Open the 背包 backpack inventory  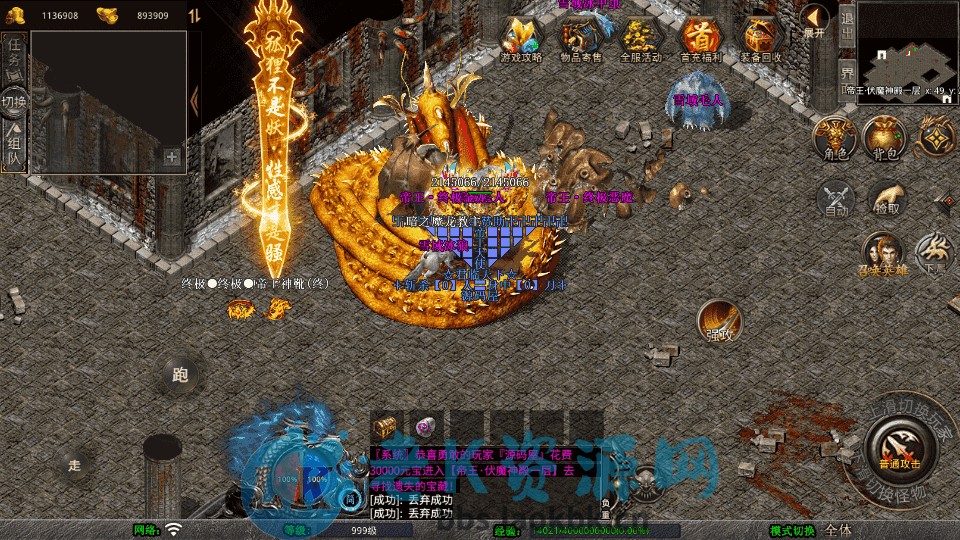886,136
